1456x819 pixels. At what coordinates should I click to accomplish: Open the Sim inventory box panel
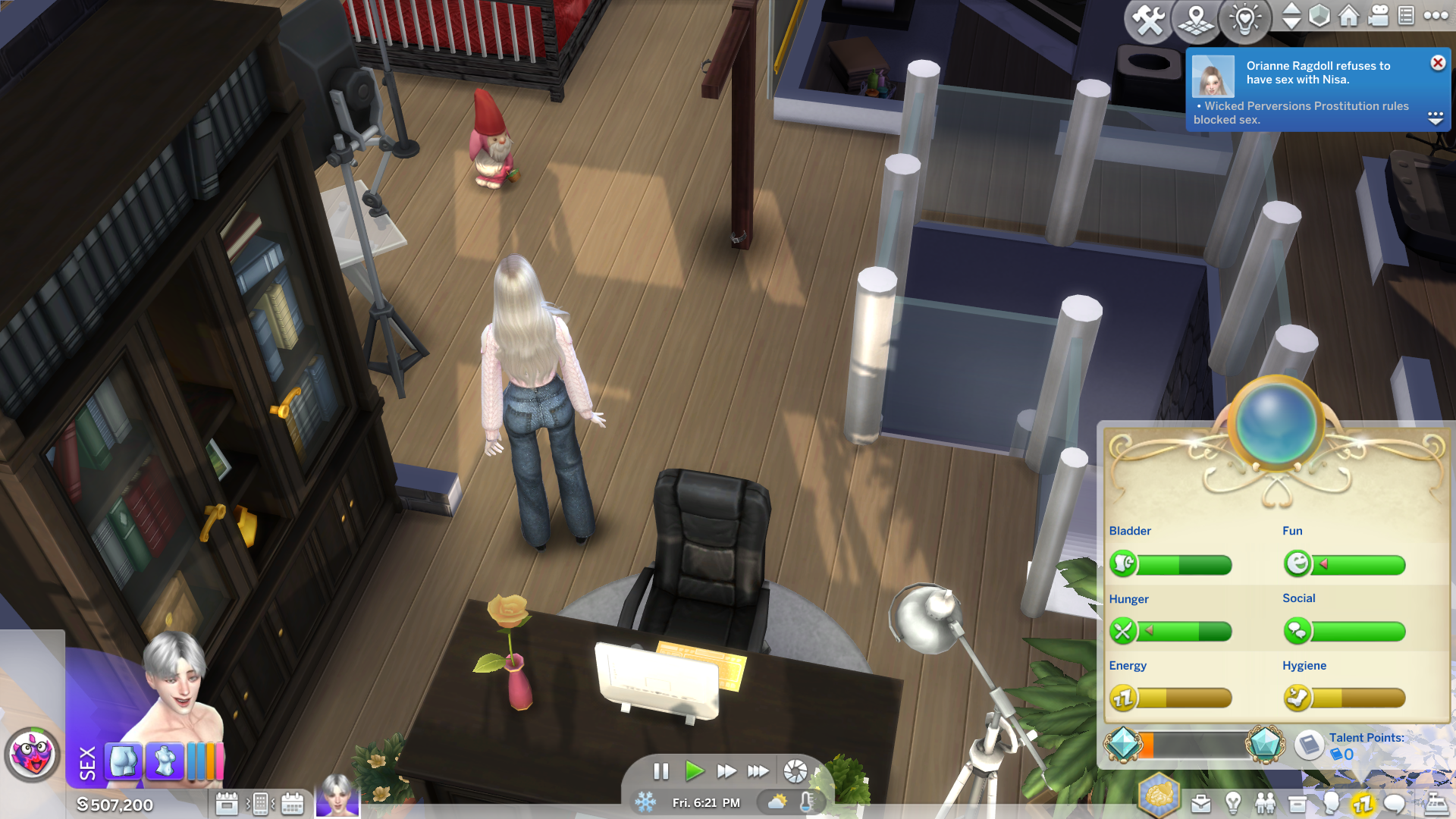click(1298, 804)
